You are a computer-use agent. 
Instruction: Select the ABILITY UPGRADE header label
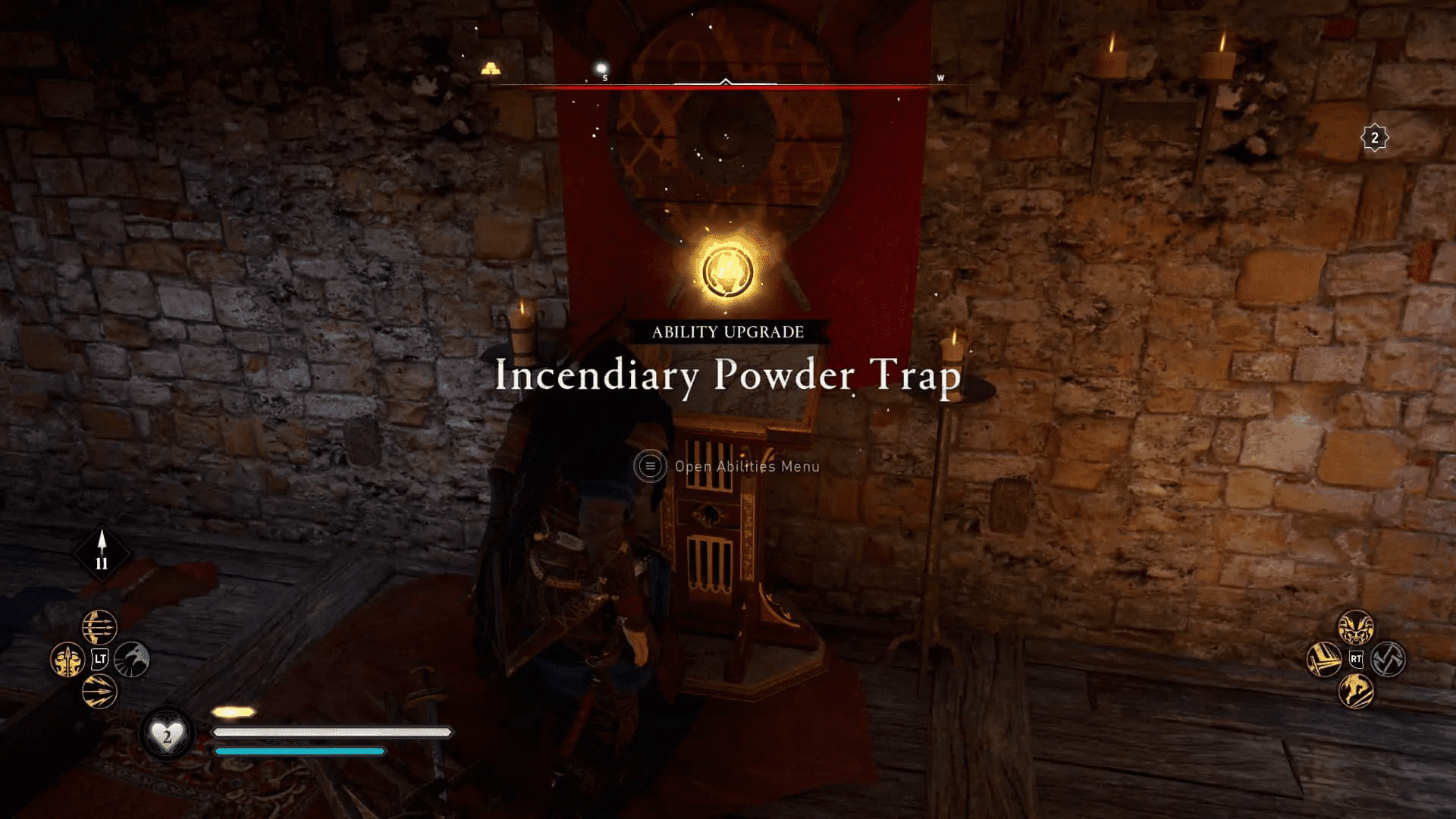[x=727, y=331]
